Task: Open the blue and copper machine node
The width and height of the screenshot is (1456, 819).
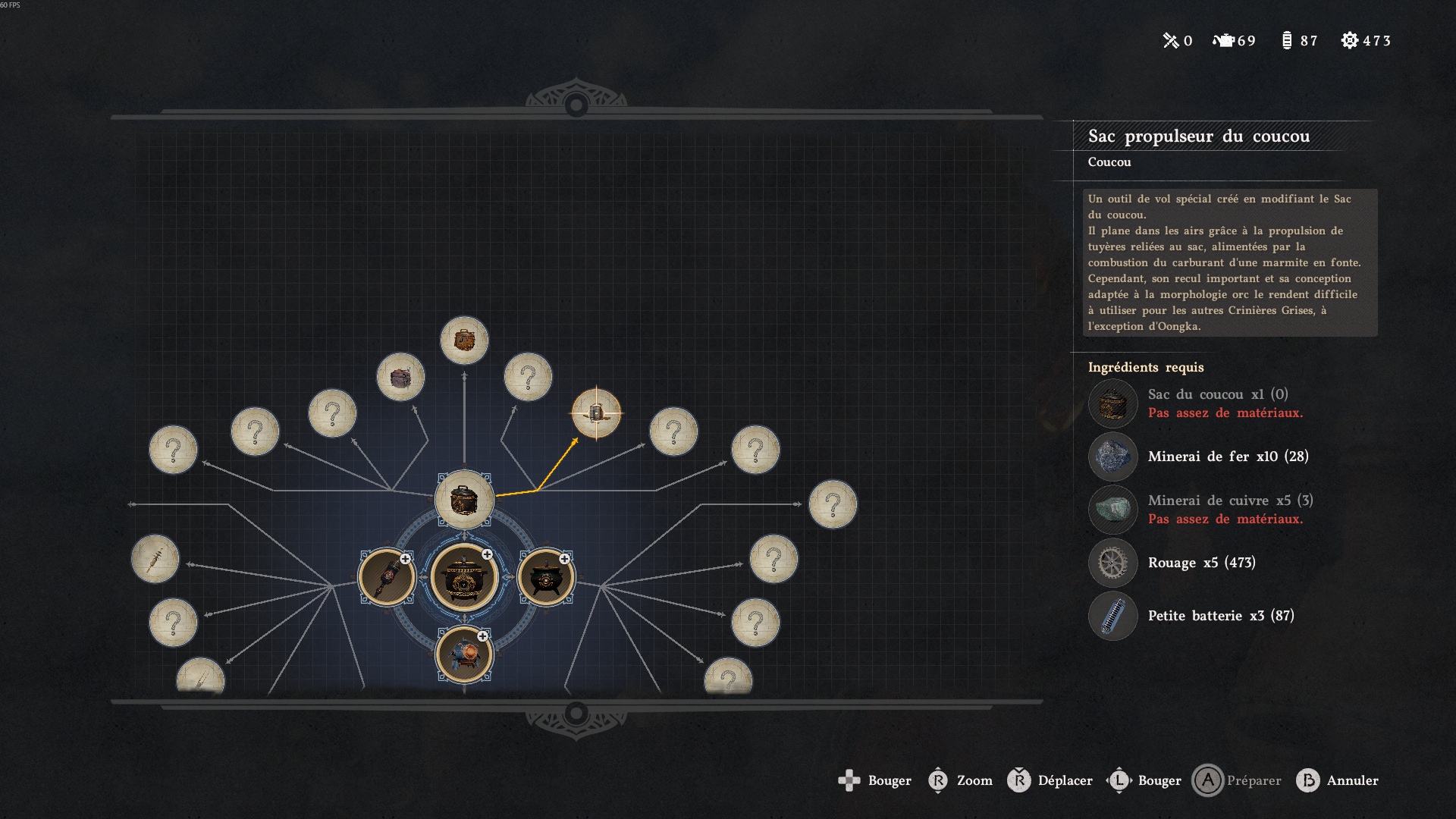Action: tap(464, 654)
